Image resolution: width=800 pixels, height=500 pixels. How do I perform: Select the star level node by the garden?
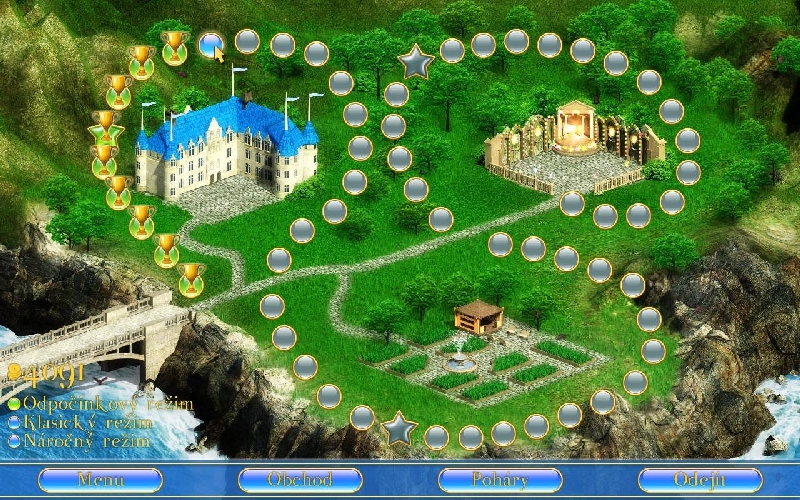pos(398,428)
